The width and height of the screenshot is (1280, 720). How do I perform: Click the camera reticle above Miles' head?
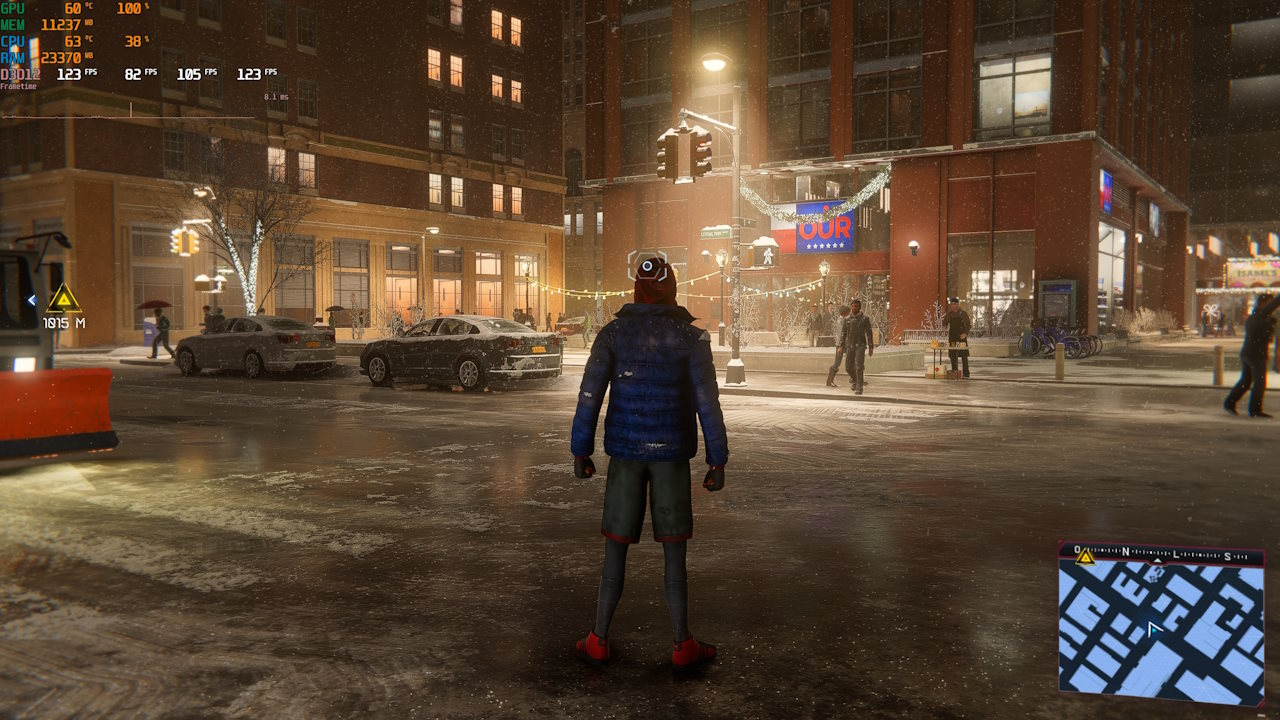click(x=648, y=264)
